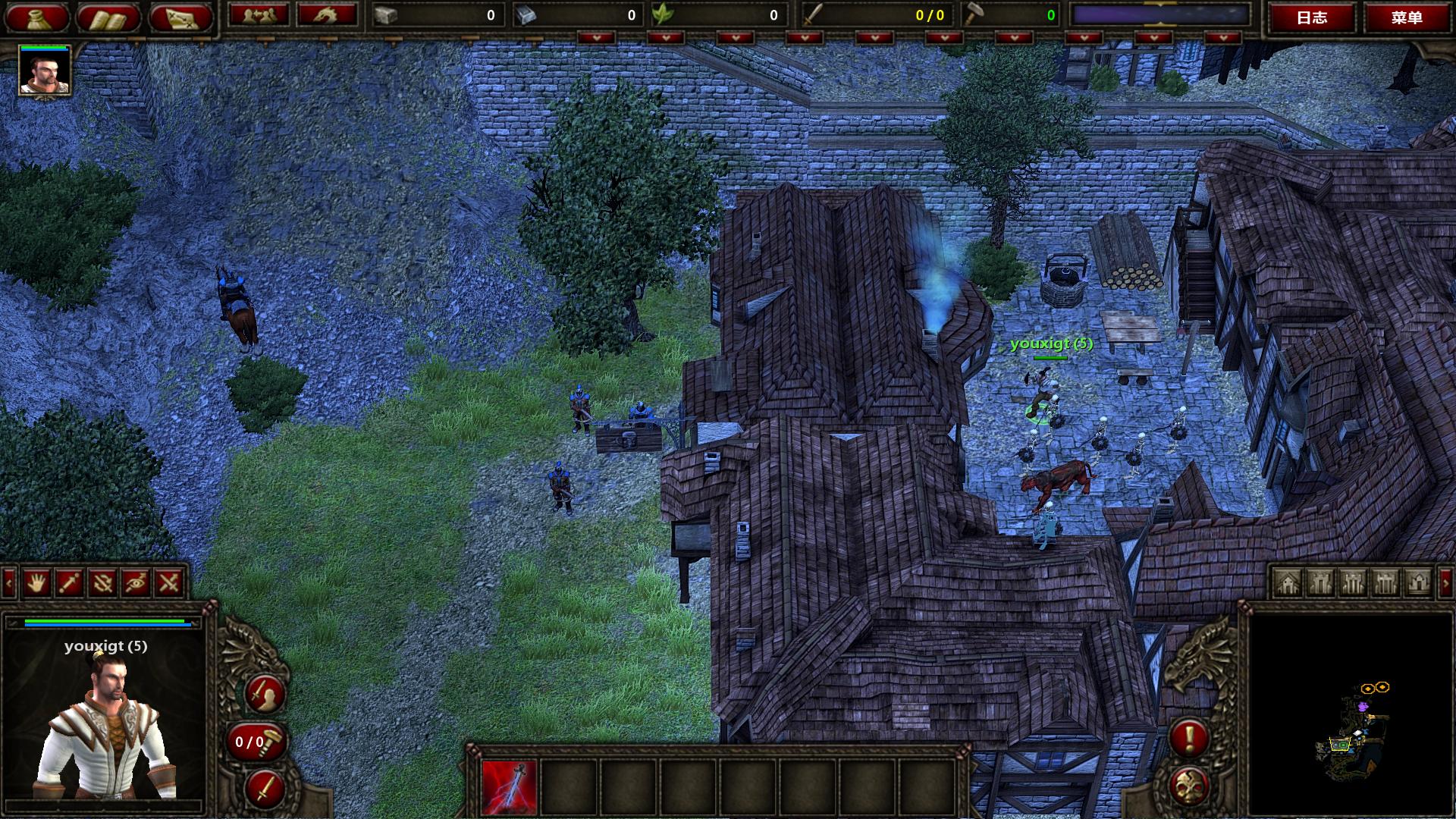Viewport: 1456px width, 819px height.
Task: Select the hero portrait at top left
Action: point(45,70)
